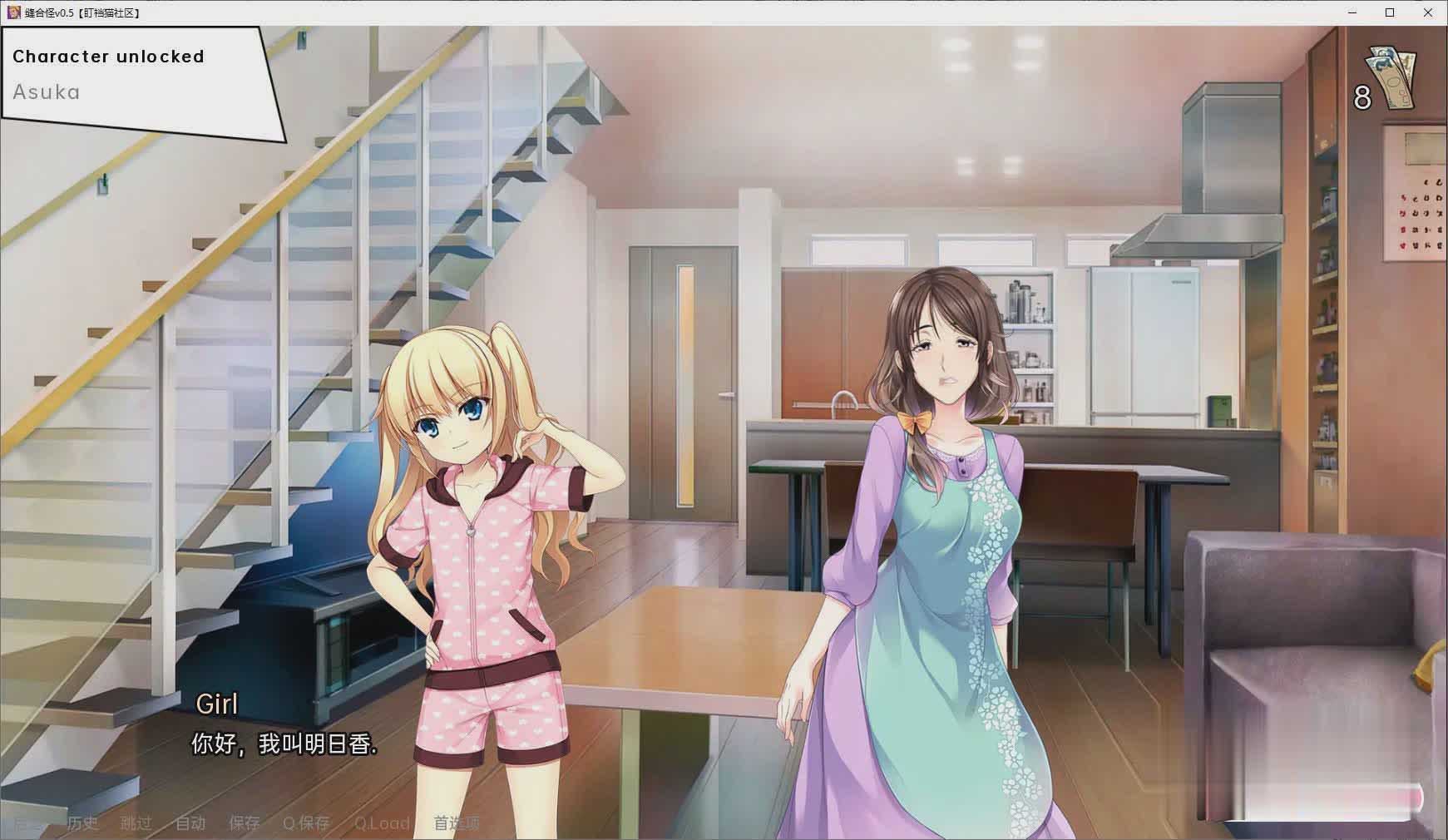
Task: Enable 自动 auto-read mode
Action: coord(190,823)
